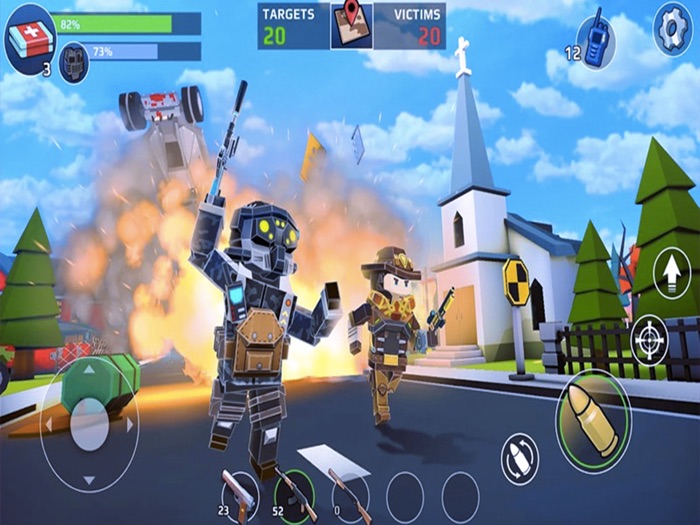Open the settings gear menu
Viewport: 700px width, 525px height.
pyautogui.click(x=672, y=30)
